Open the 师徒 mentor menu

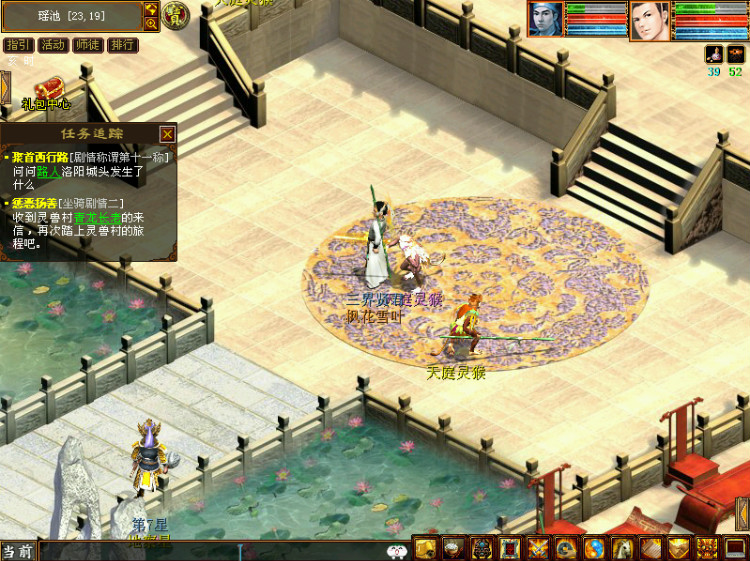(x=87, y=45)
